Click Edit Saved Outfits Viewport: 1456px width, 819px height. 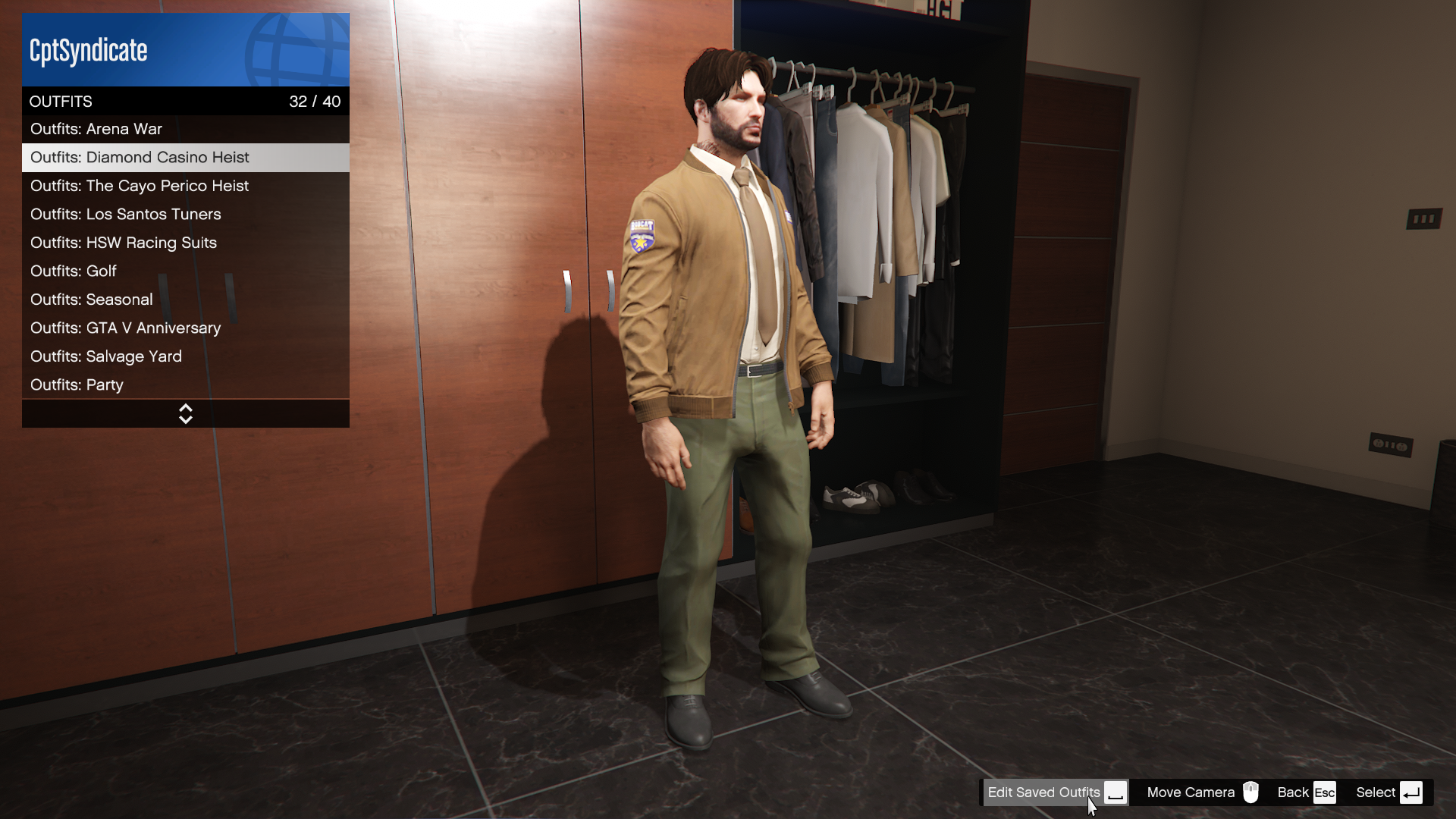(x=1044, y=792)
